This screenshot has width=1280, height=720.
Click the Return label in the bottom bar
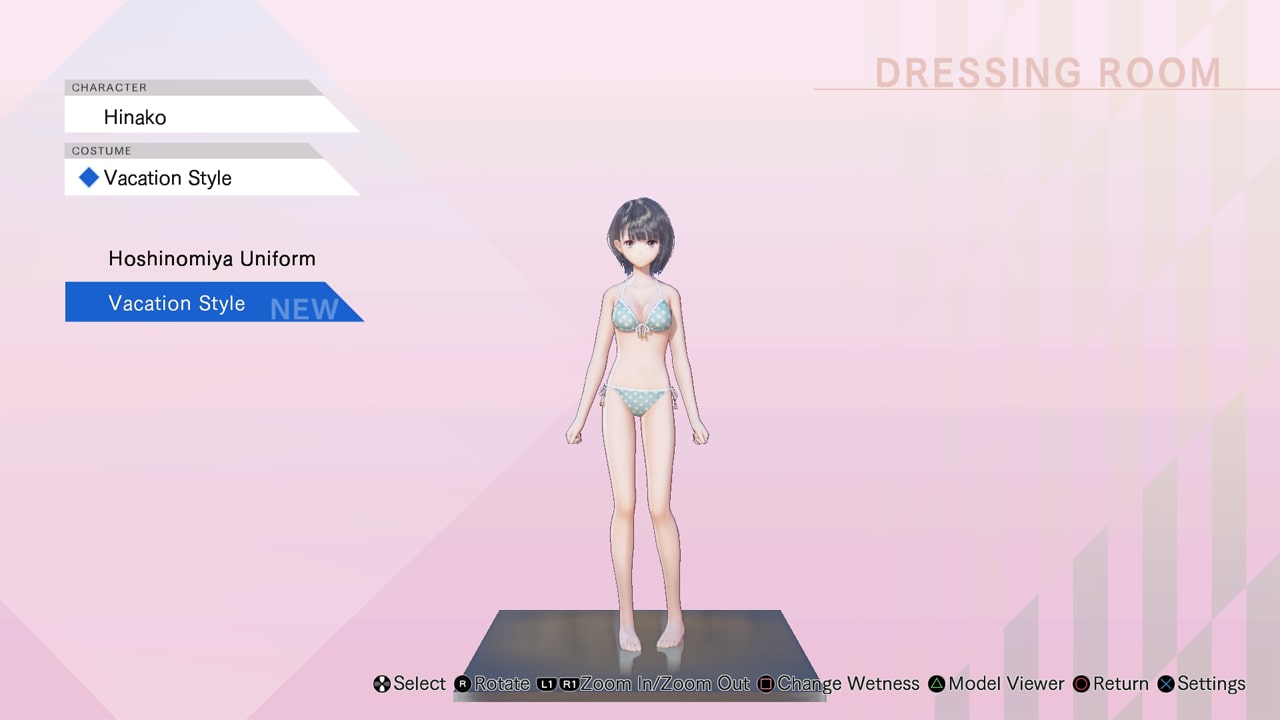pyautogui.click(x=1120, y=684)
